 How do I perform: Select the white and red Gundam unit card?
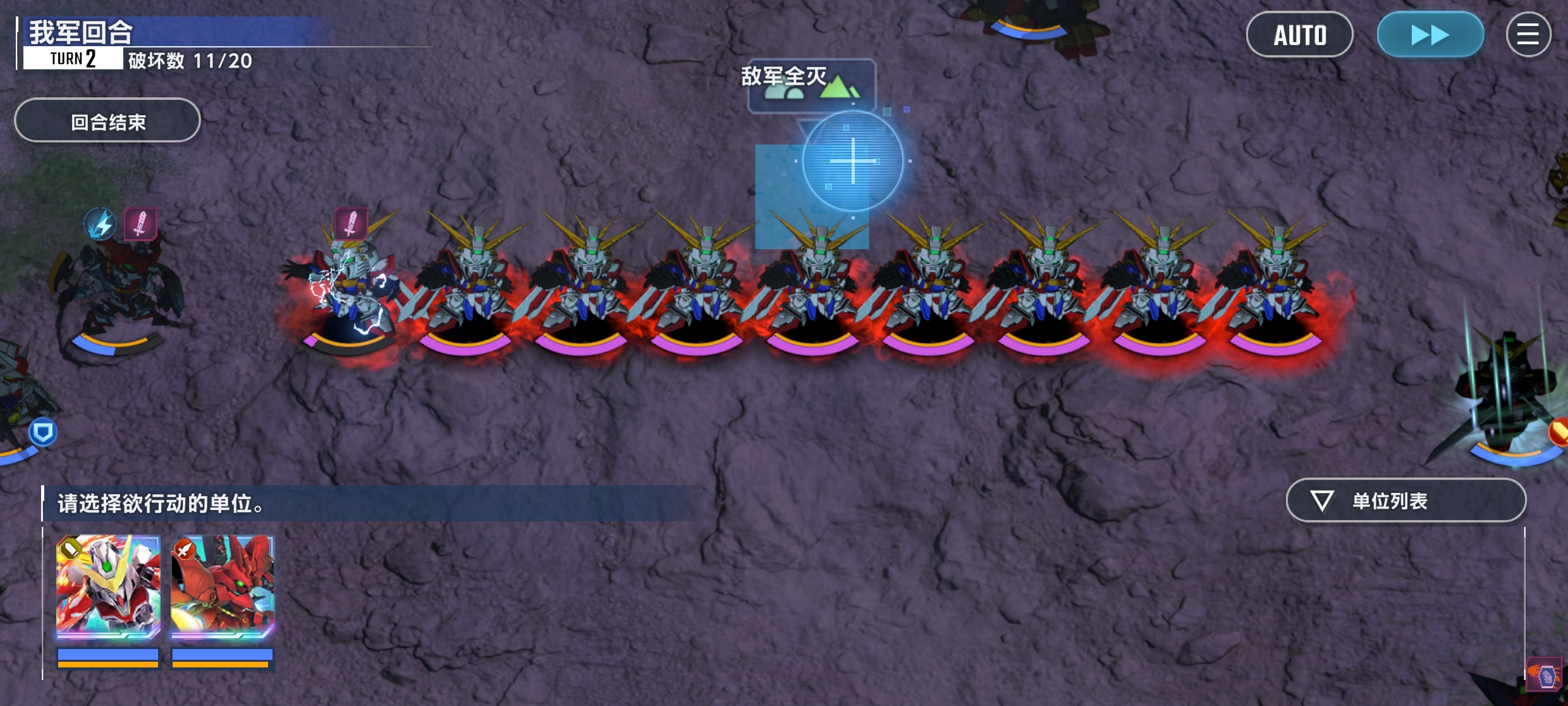click(108, 586)
